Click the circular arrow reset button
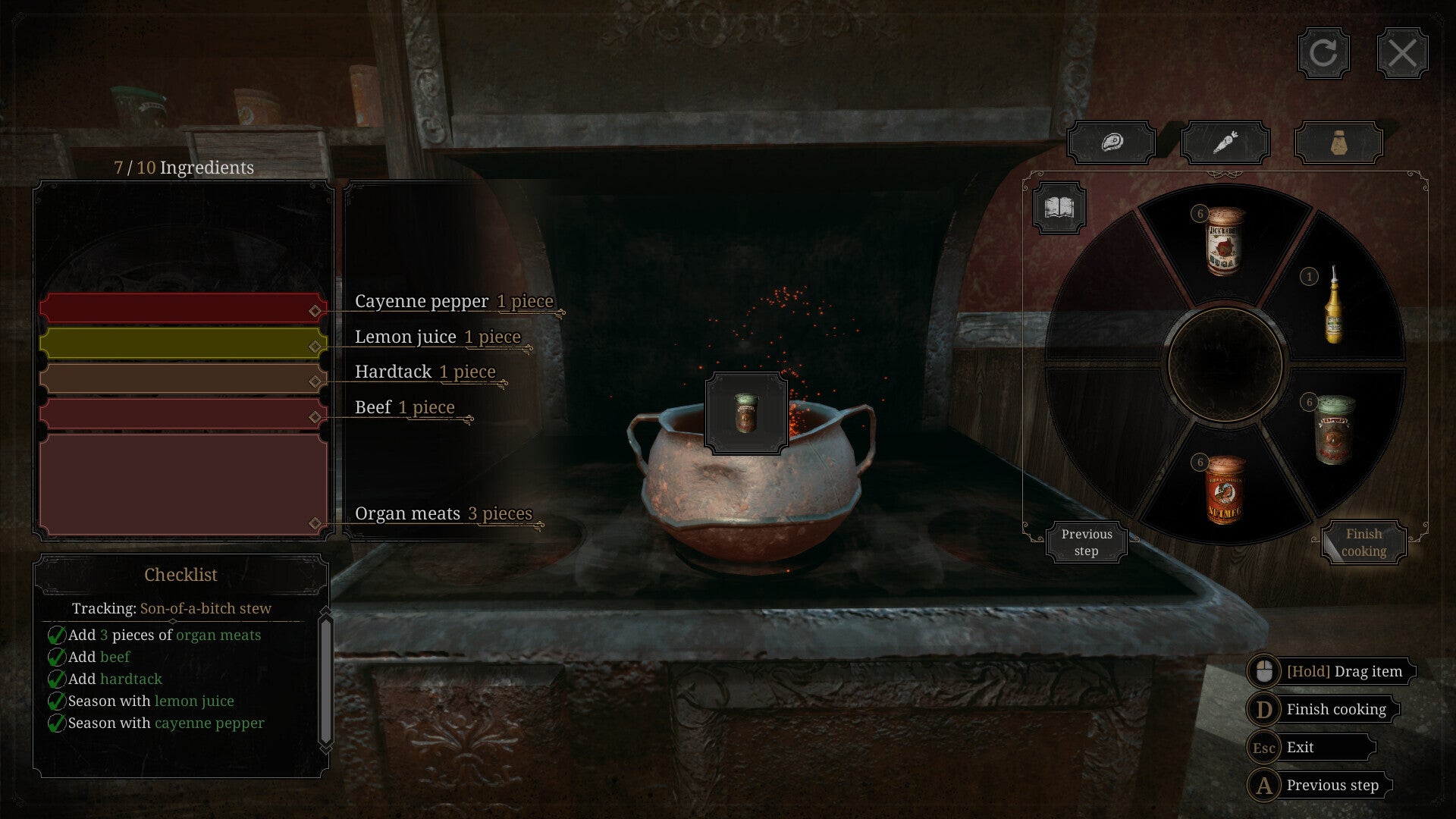Screen dimensions: 1456x819 [1323, 53]
